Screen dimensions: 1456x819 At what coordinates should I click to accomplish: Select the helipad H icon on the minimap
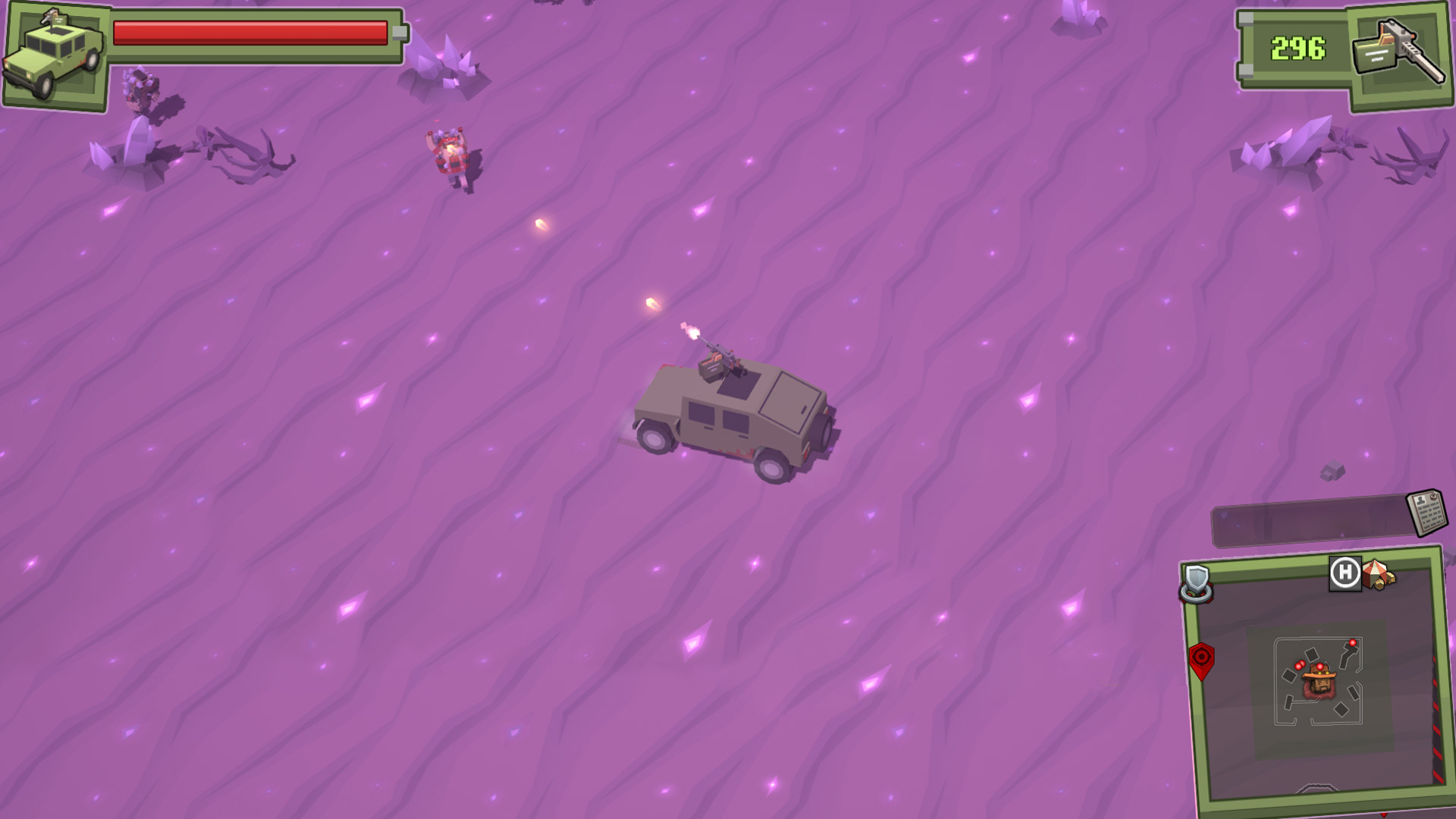coord(1343,571)
